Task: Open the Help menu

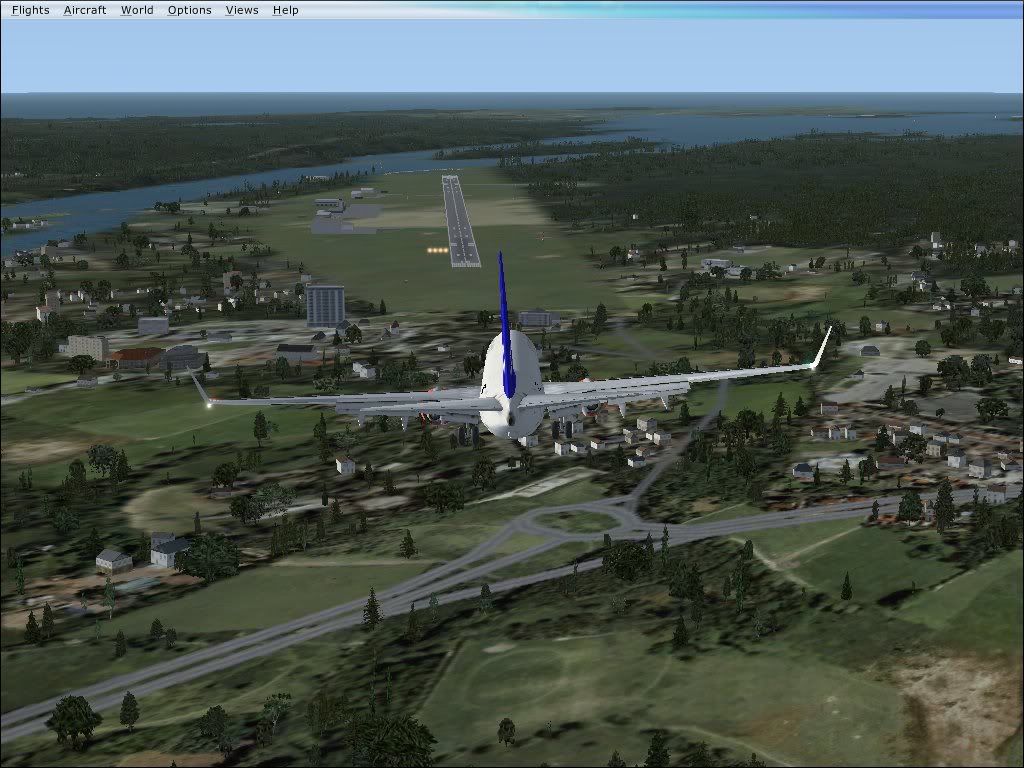Action: (x=285, y=10)
